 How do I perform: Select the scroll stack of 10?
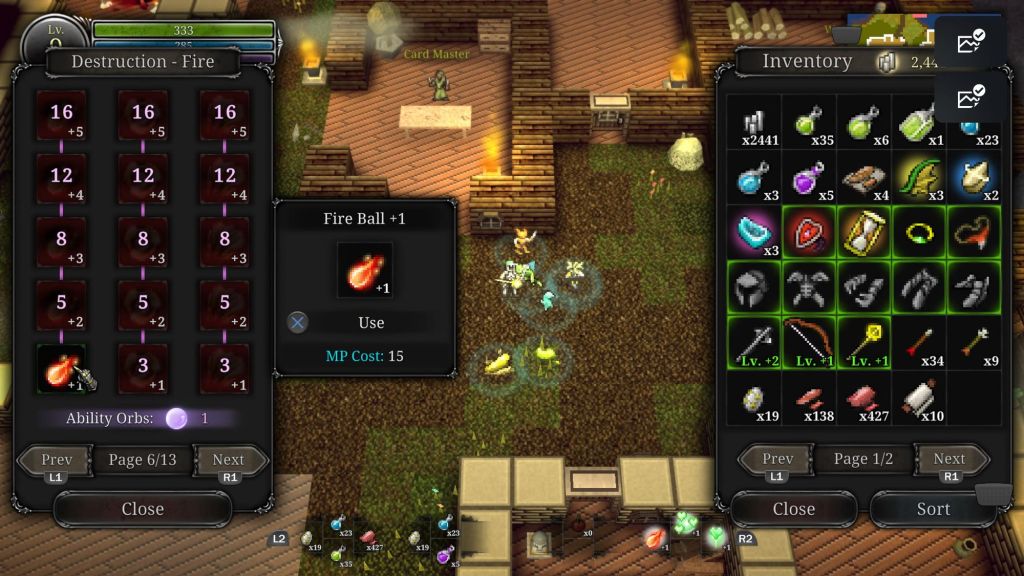tap(918, 398)
